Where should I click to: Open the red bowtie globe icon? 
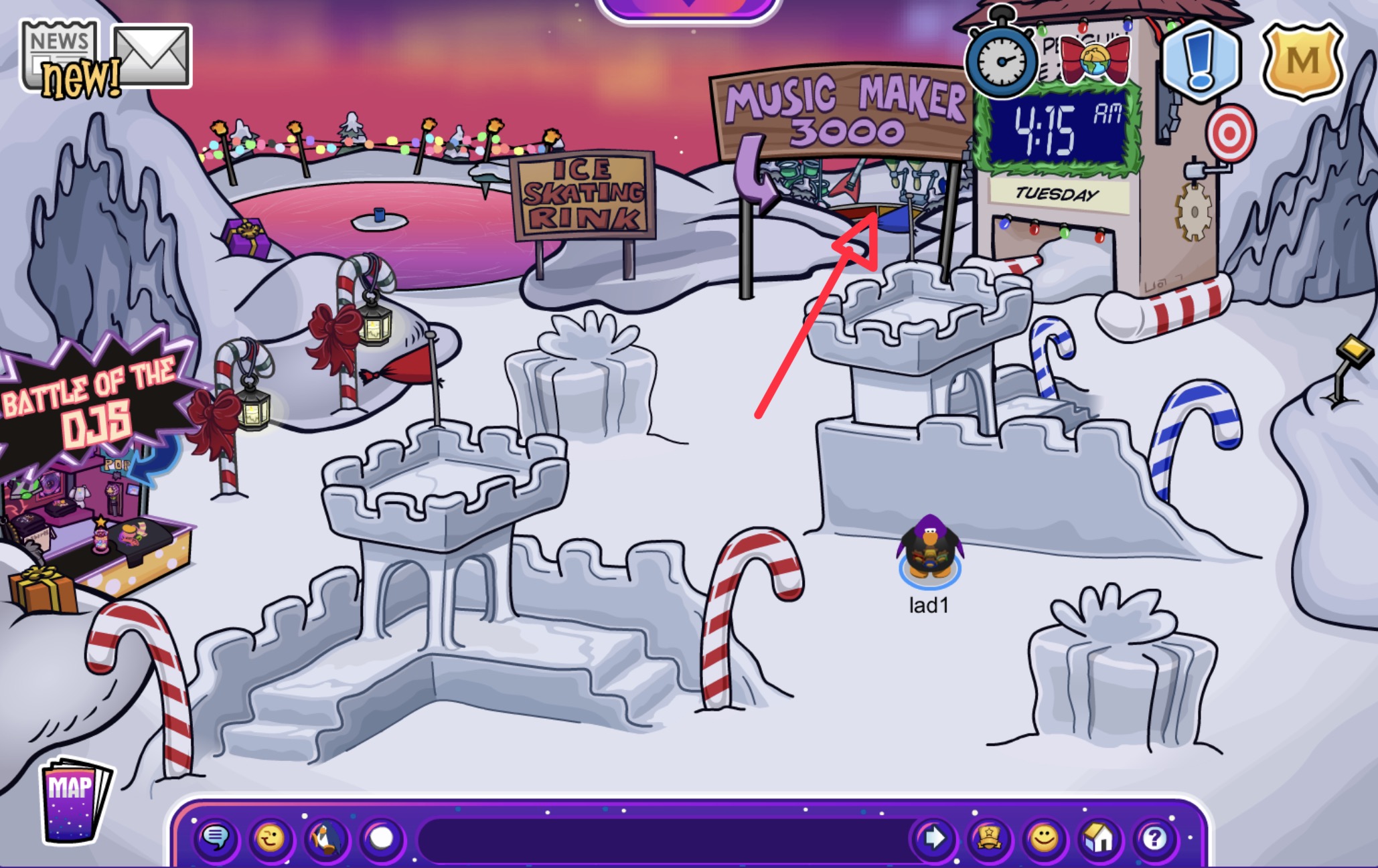[1095, 59]
